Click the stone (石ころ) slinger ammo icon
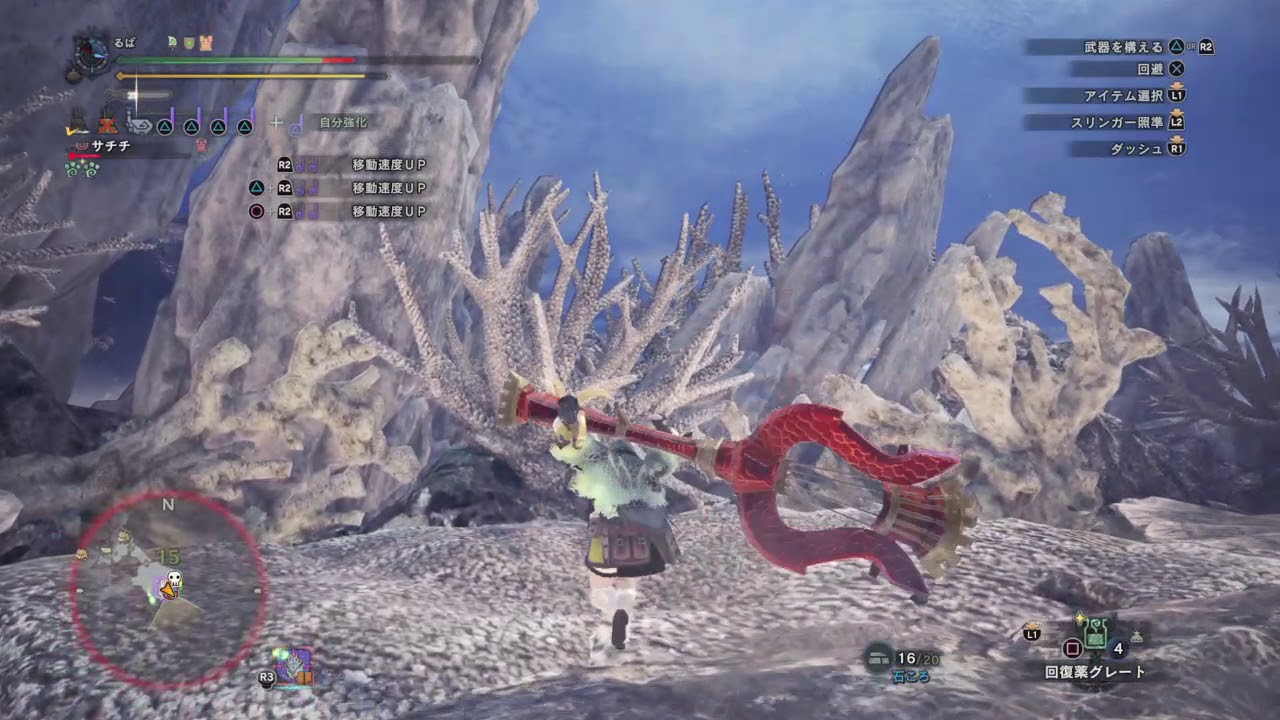 click(877, 655)
